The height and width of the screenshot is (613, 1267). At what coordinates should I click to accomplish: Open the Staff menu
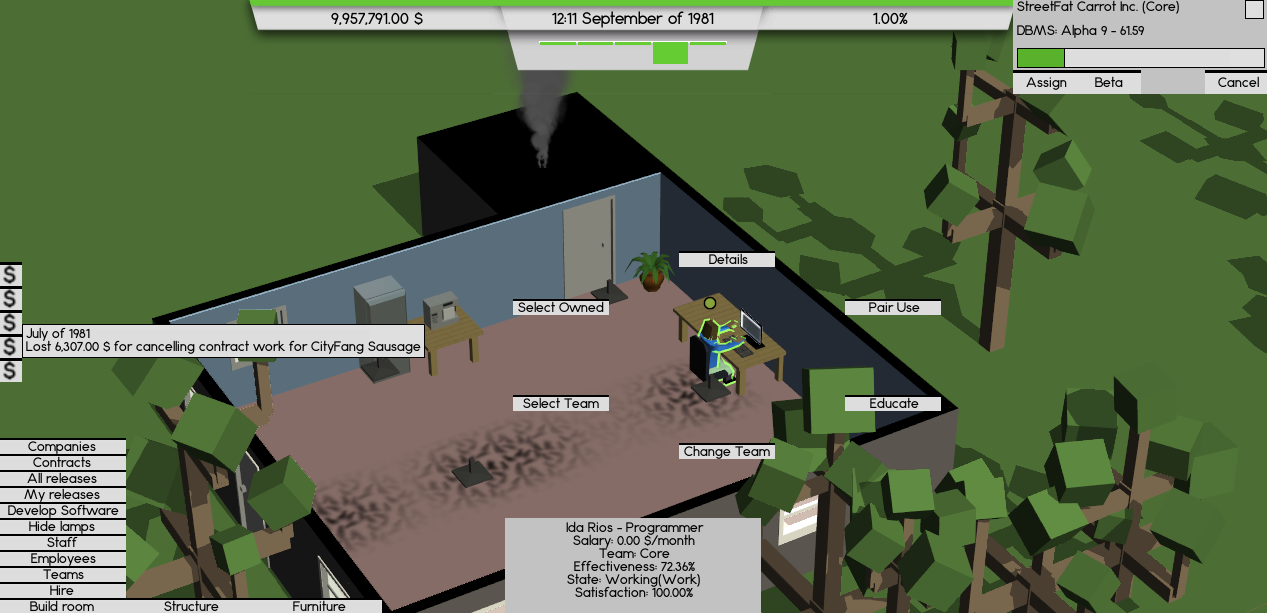(62, 543)
